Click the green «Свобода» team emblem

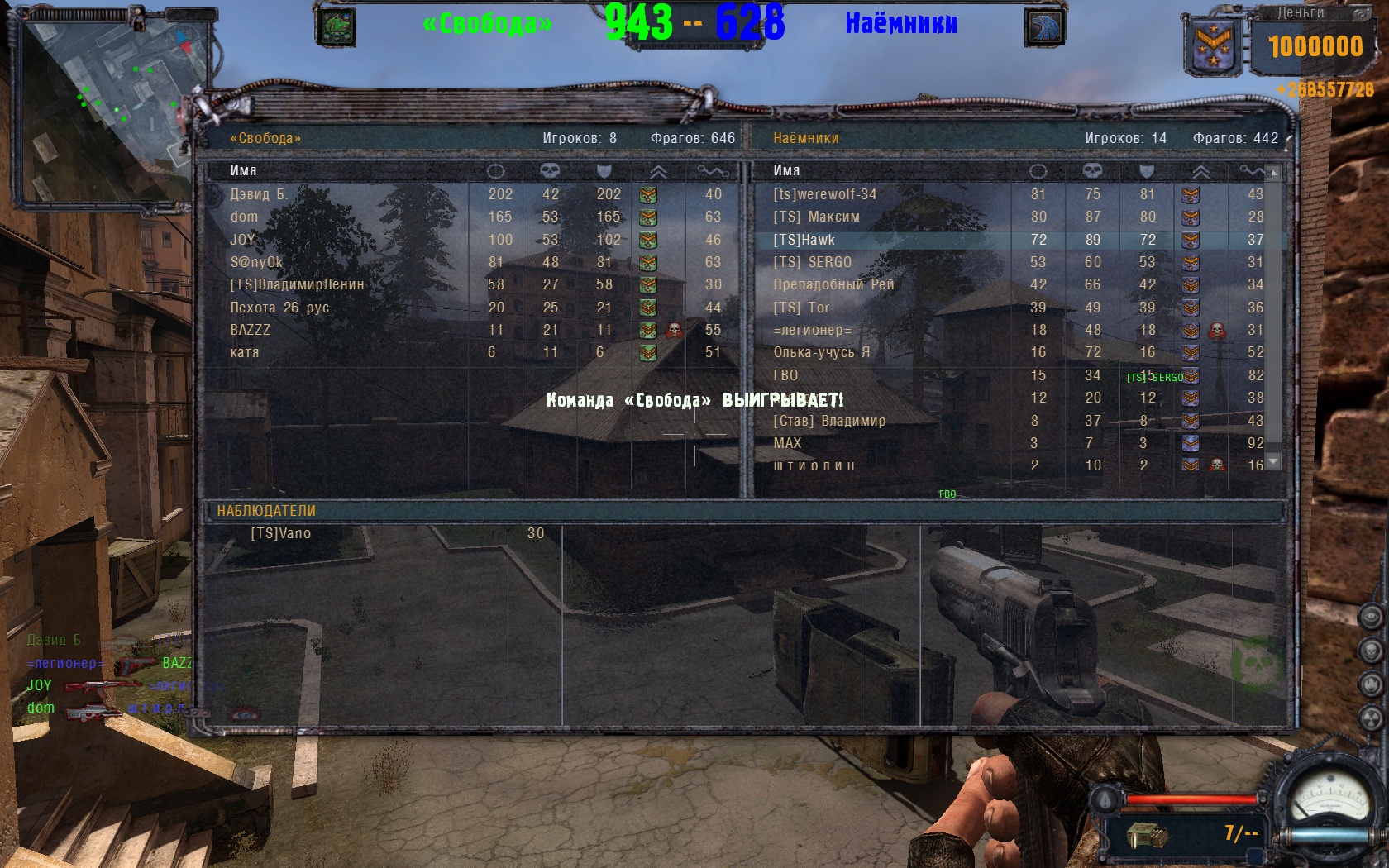coord(337,26)
